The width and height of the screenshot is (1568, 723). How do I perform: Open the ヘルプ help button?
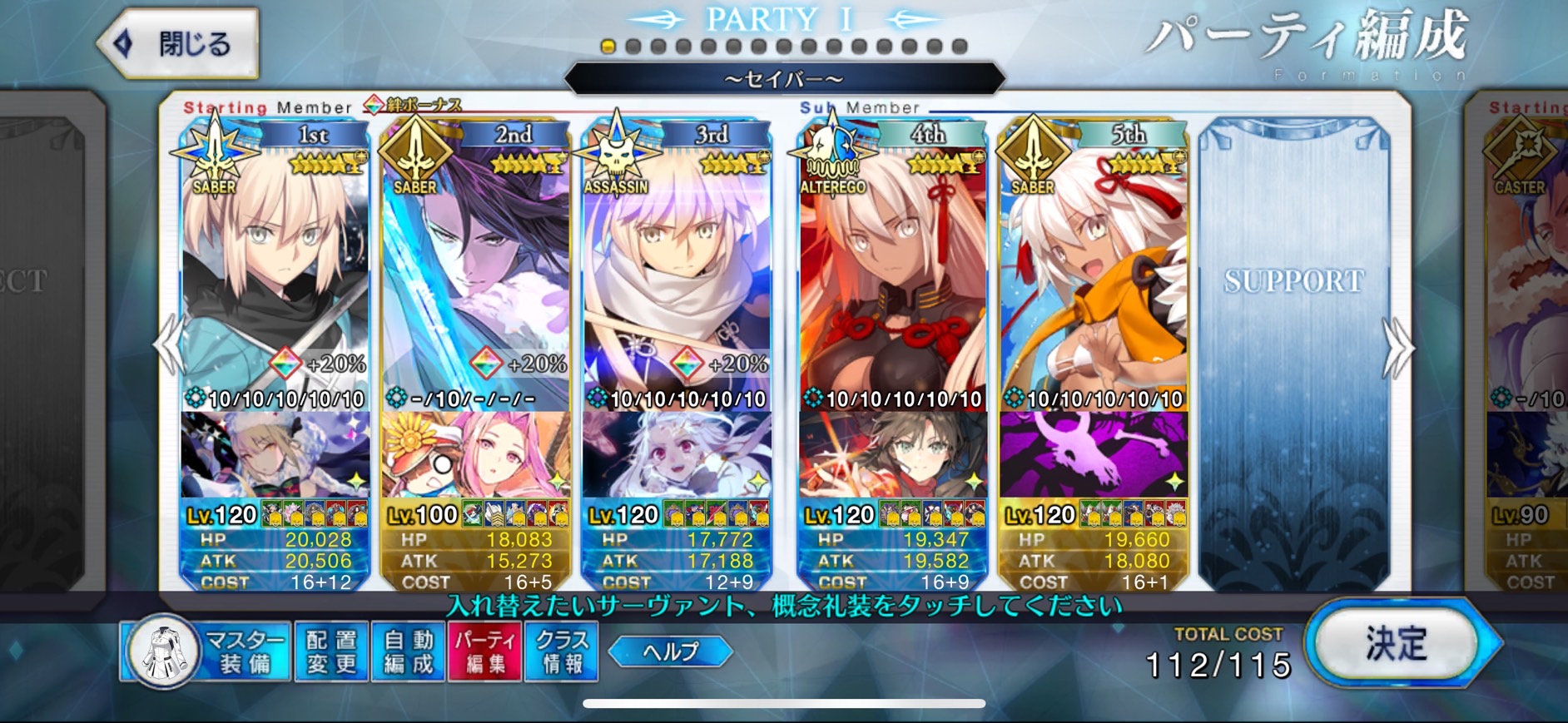click(670, 651)
